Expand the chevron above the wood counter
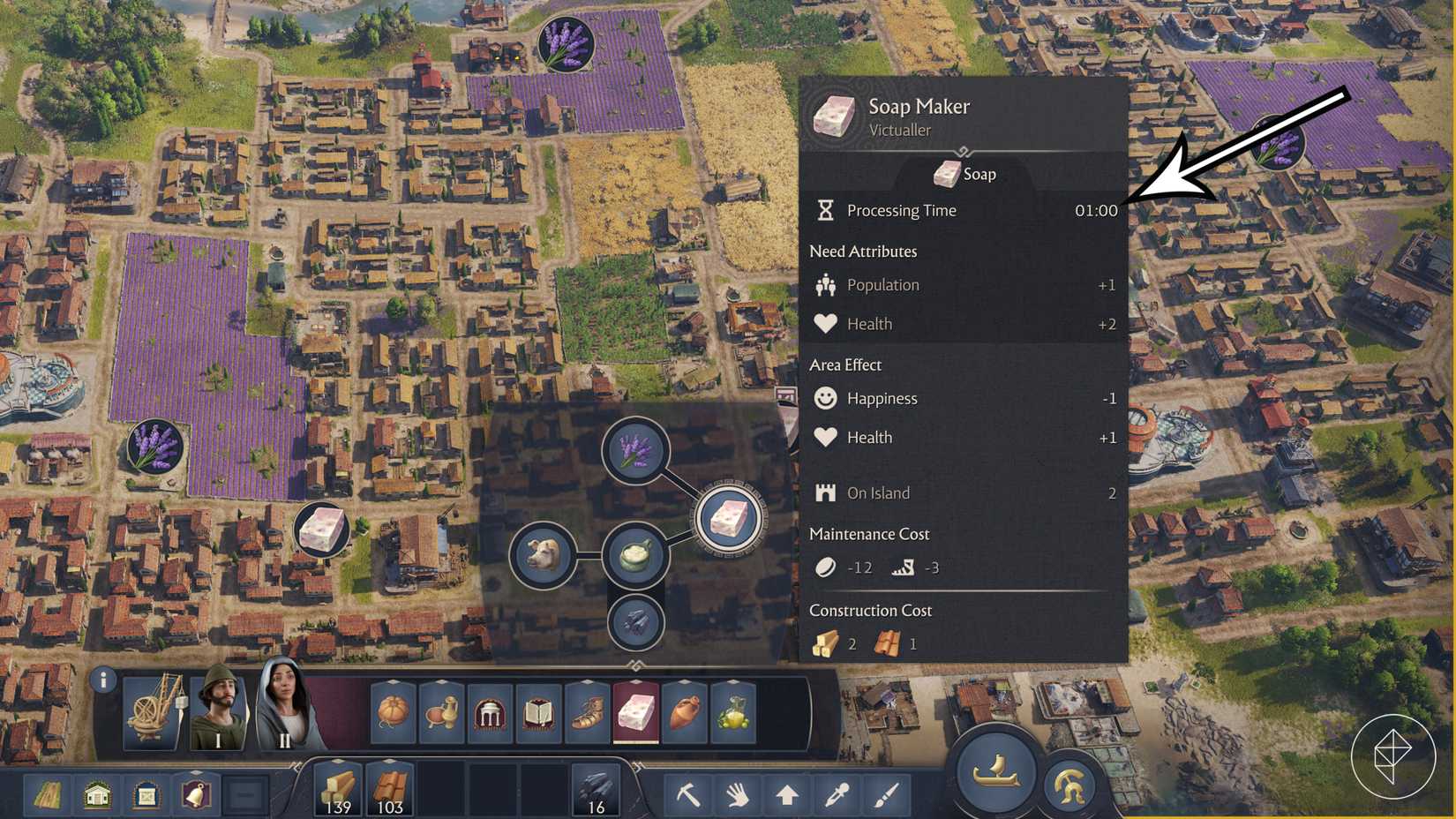Viewport: 1456px width, 819px height. point(338,760)
